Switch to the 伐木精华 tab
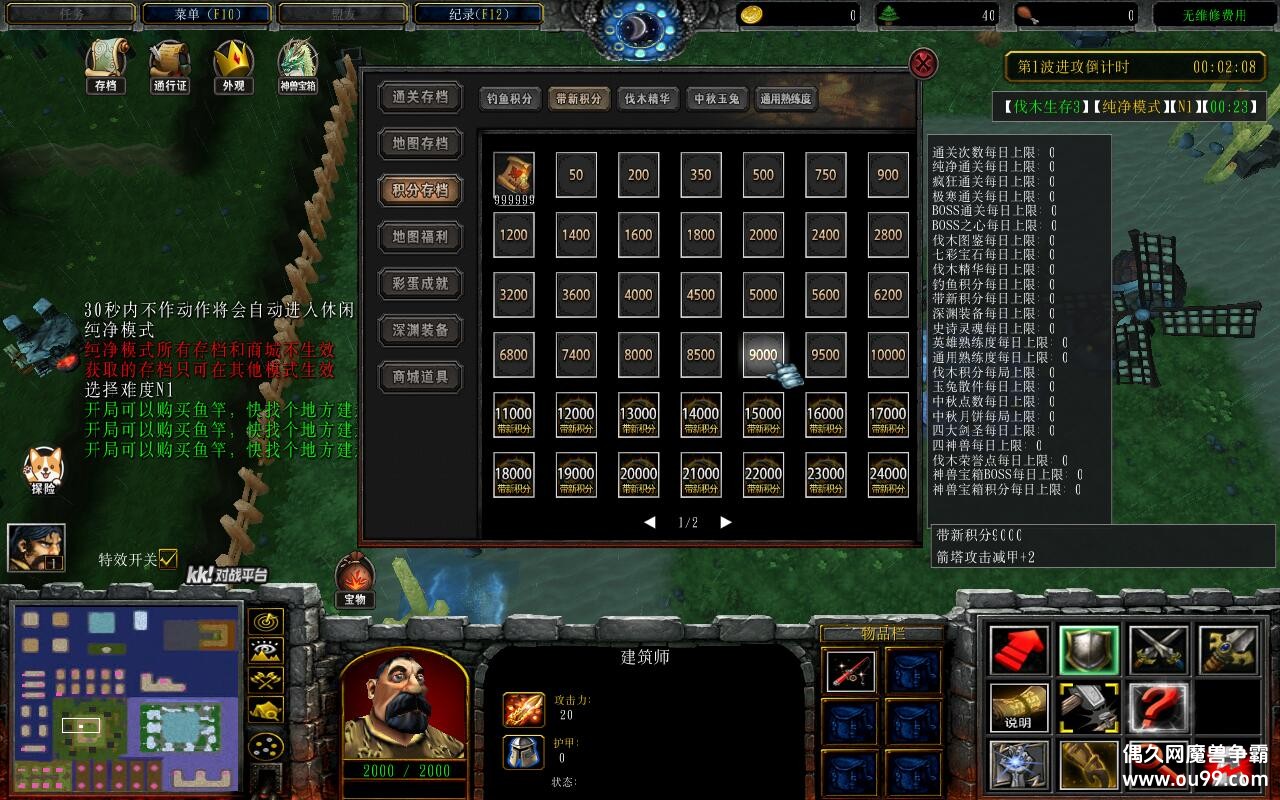Image resolution: width=1280 pixels, height=800 pixels. point(648,99)
